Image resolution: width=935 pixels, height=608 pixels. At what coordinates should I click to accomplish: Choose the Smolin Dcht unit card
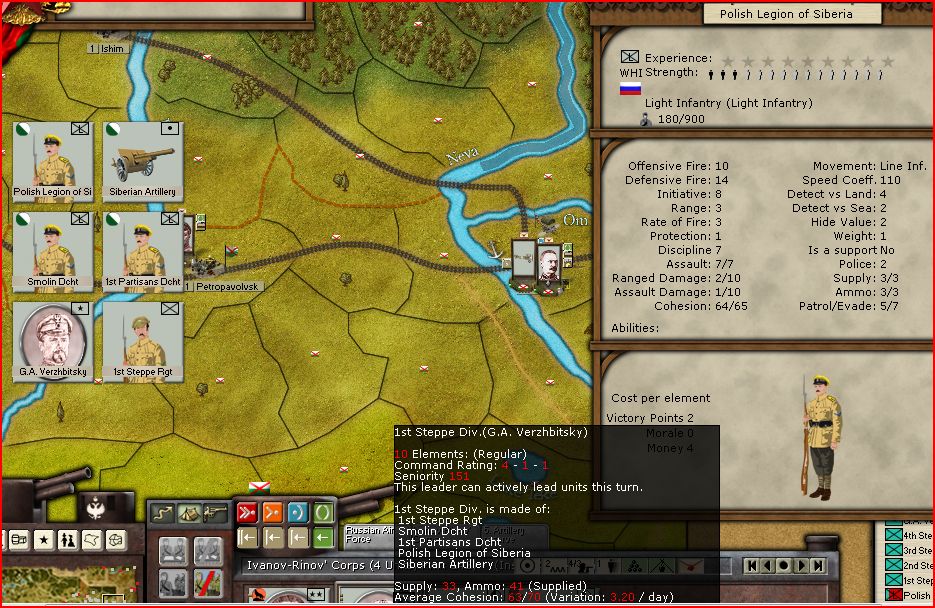tap(52, 251)
